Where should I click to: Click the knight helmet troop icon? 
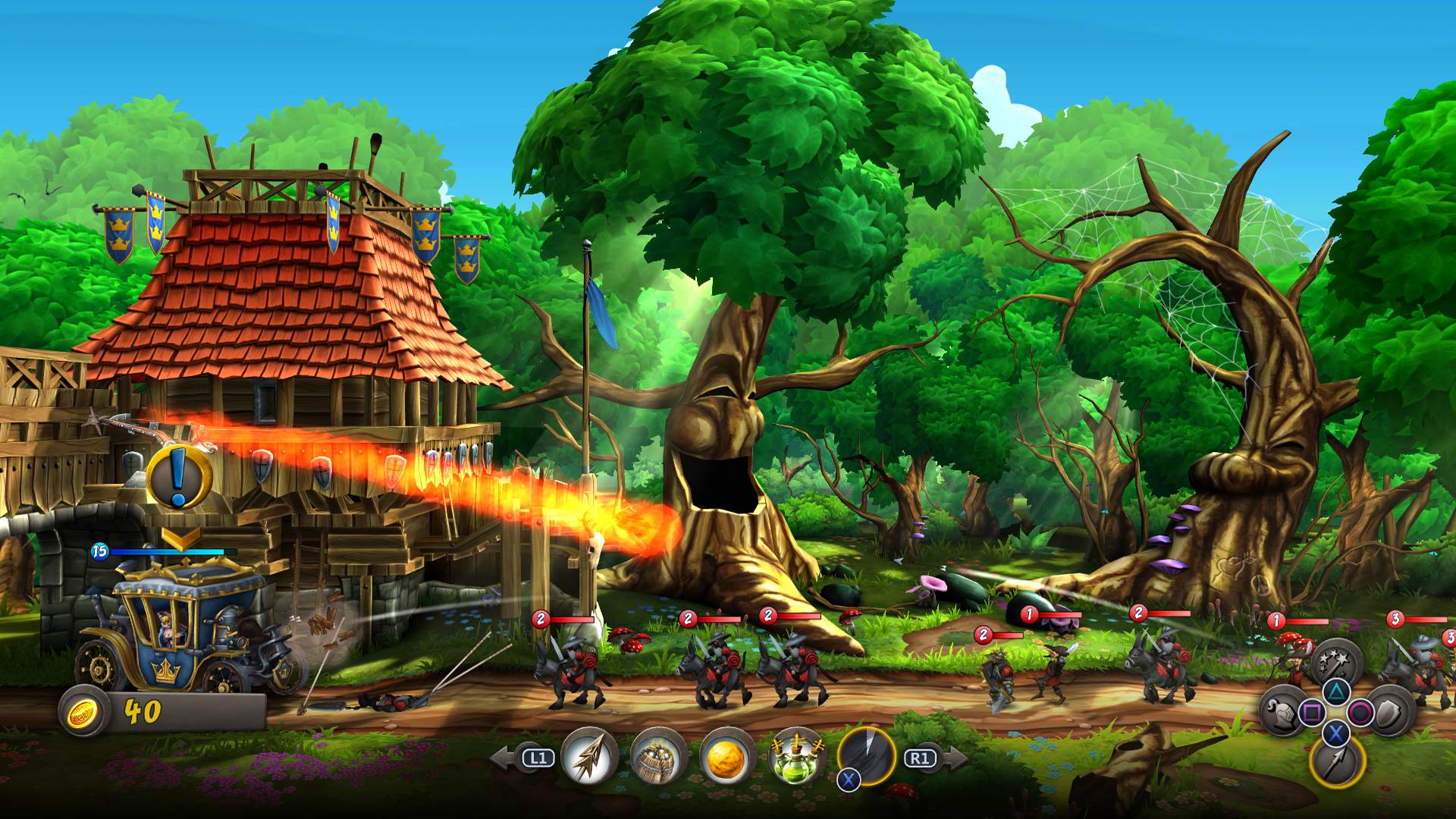coord(1283,714)
